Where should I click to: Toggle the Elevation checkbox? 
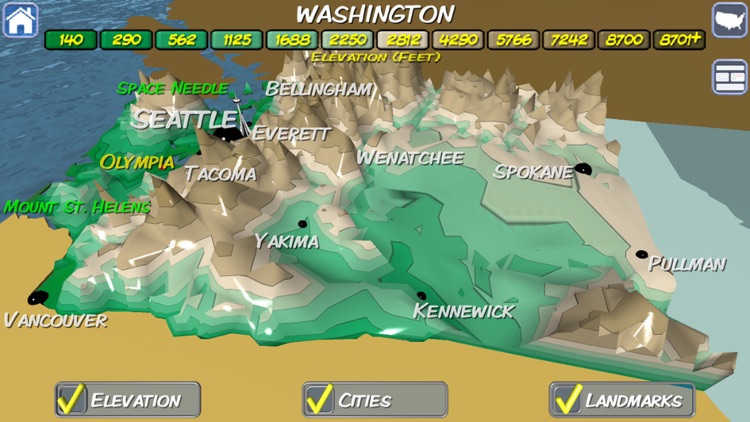[x=71, y=399]
